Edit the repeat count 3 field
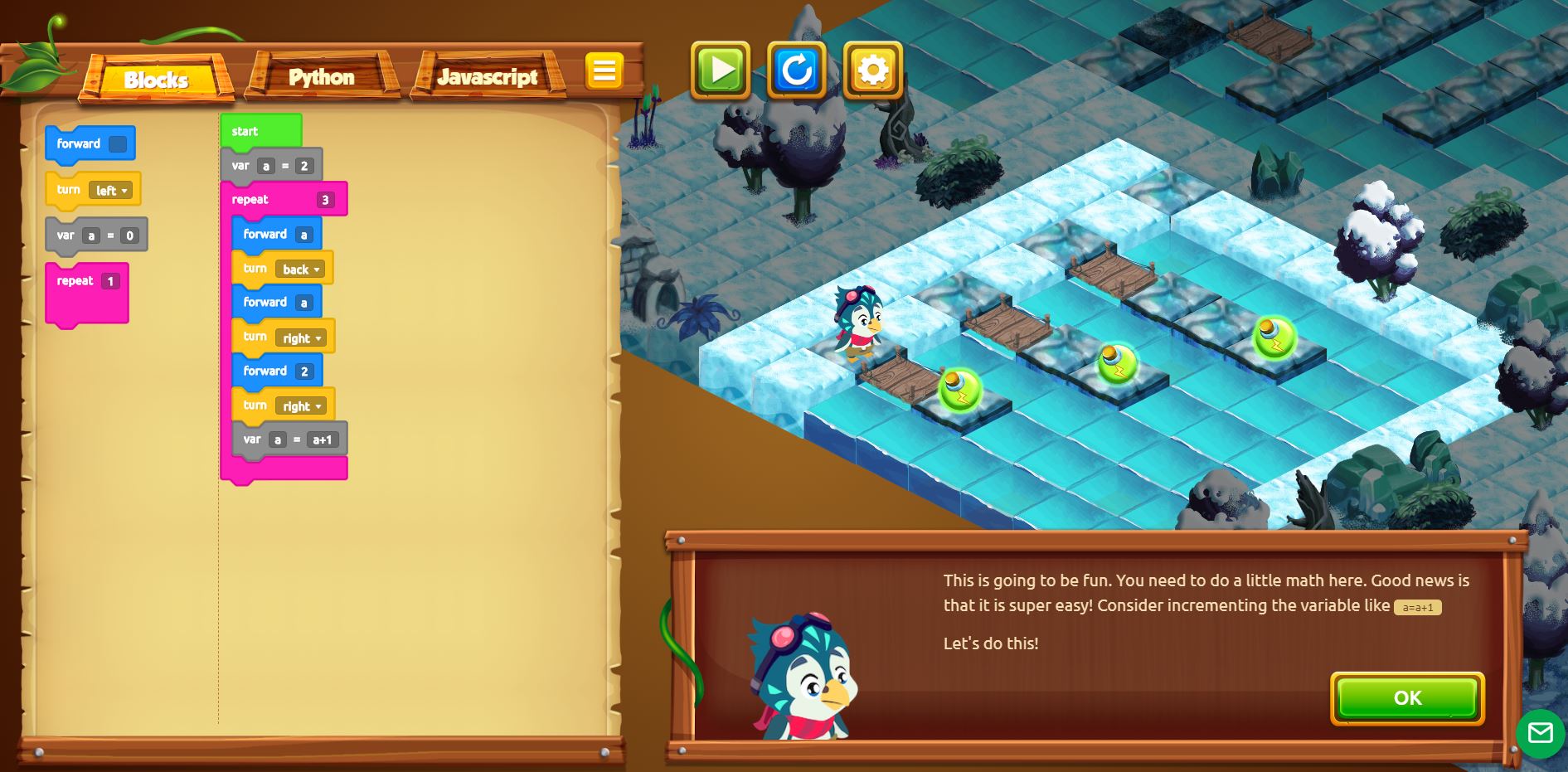The image size is (1568, 772). pos(325,200)
